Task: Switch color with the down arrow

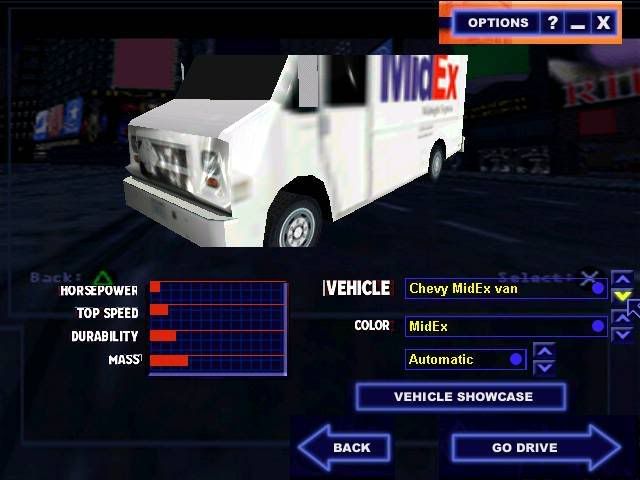Action: pos(622,335)
